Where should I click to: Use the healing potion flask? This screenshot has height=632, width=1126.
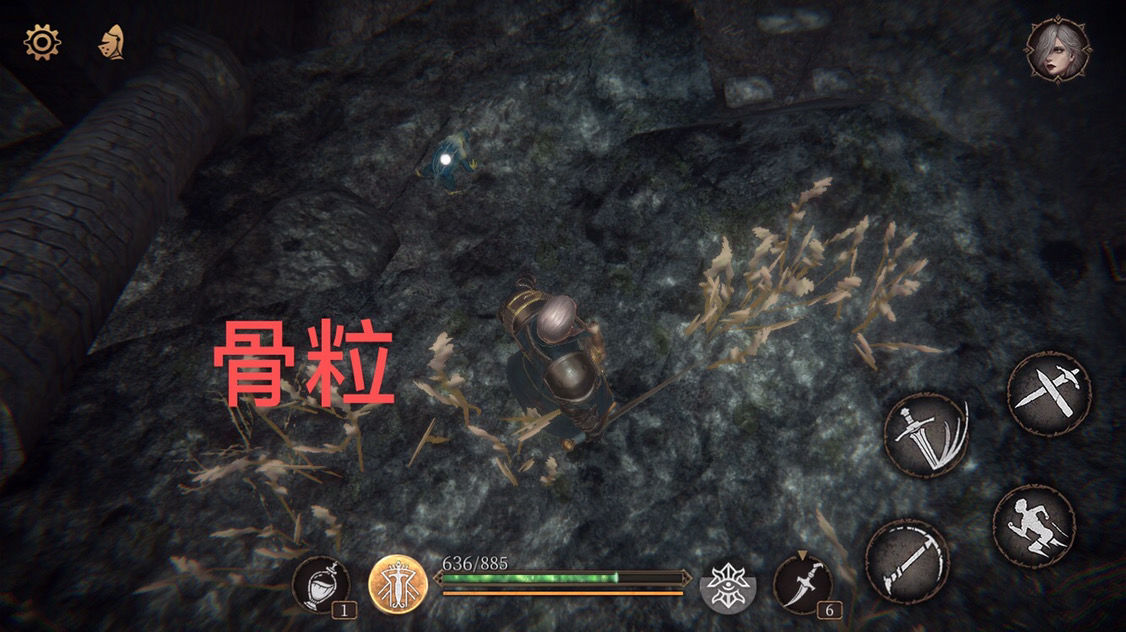(x=321, y=584)
